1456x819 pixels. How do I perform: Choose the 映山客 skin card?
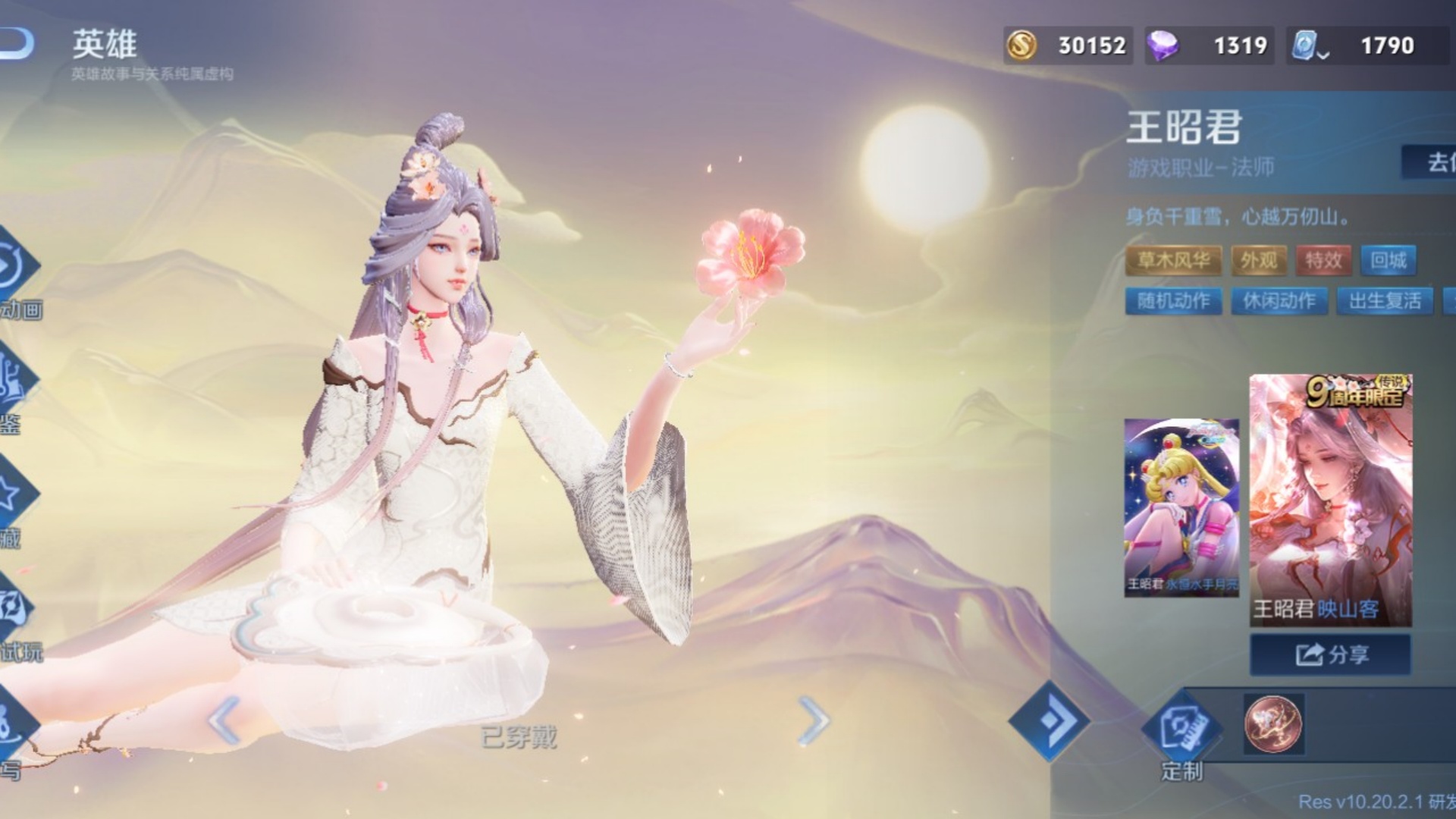1331,500
